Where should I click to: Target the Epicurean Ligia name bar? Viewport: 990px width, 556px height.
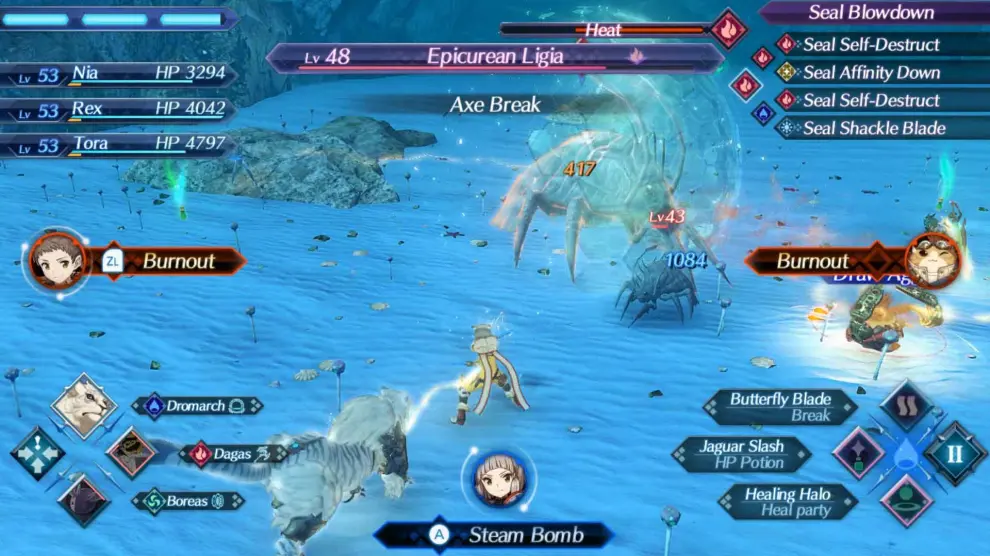pyautogui.click(x=494, y=57)
